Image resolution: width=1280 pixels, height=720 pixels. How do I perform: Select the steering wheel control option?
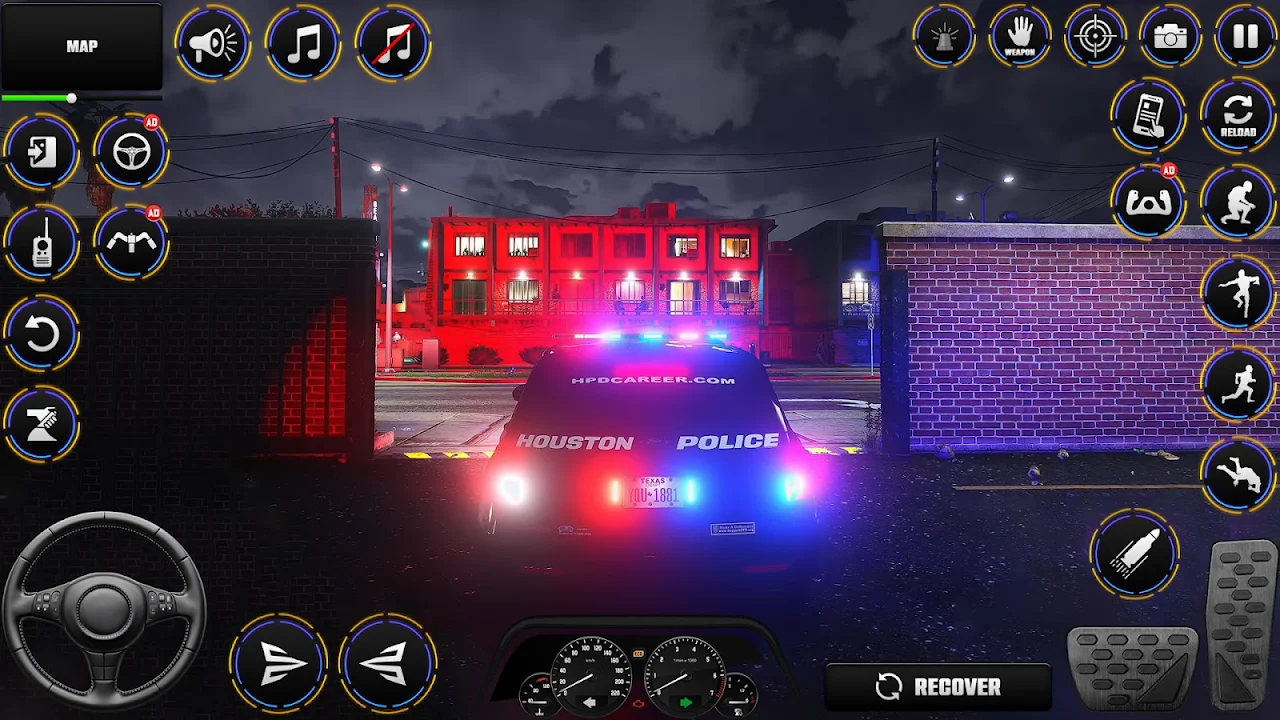(x=131, y=153)
